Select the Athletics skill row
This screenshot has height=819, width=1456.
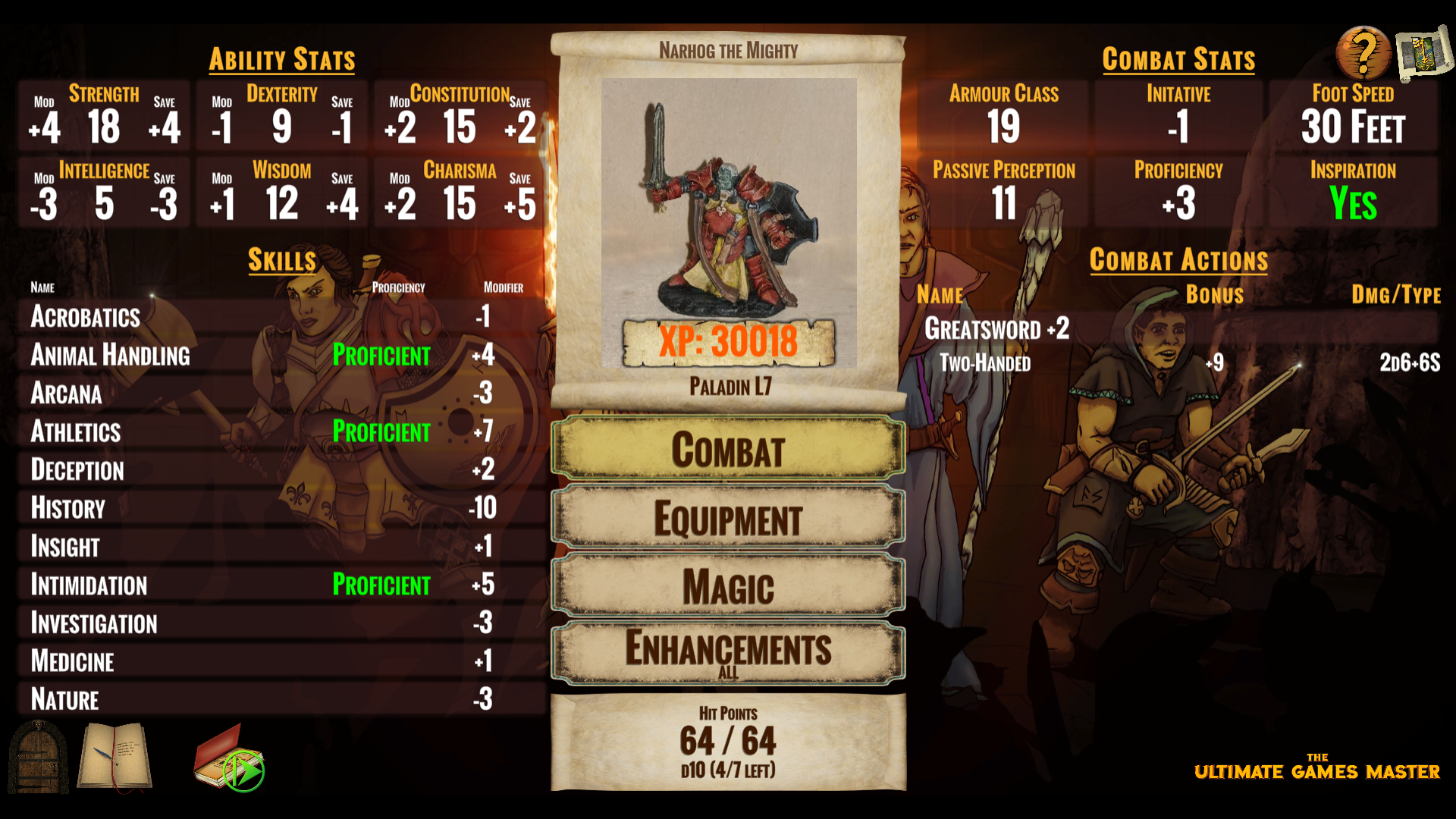tap(281, 431)
